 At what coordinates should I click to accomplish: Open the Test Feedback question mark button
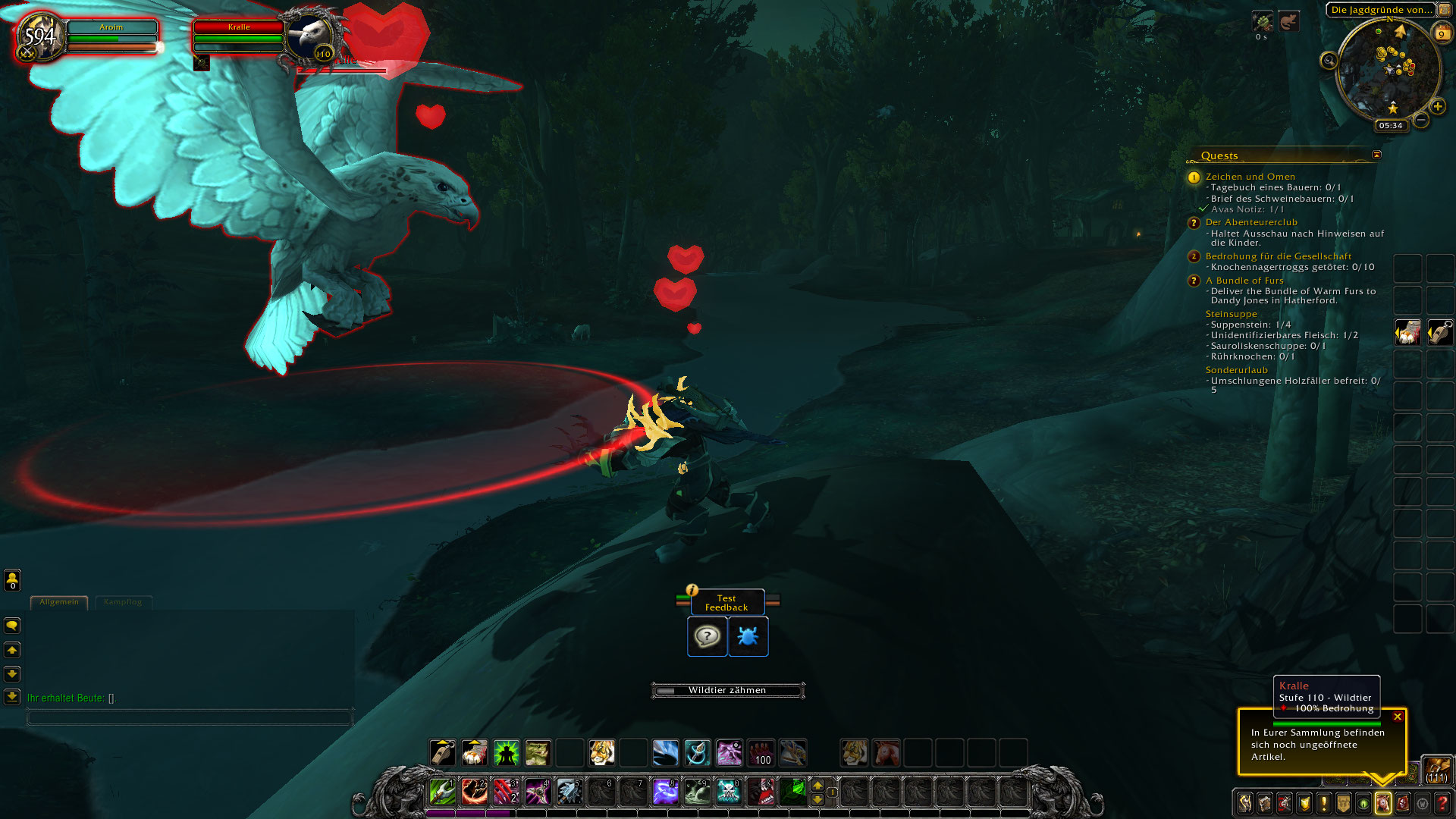click(707, 636)
